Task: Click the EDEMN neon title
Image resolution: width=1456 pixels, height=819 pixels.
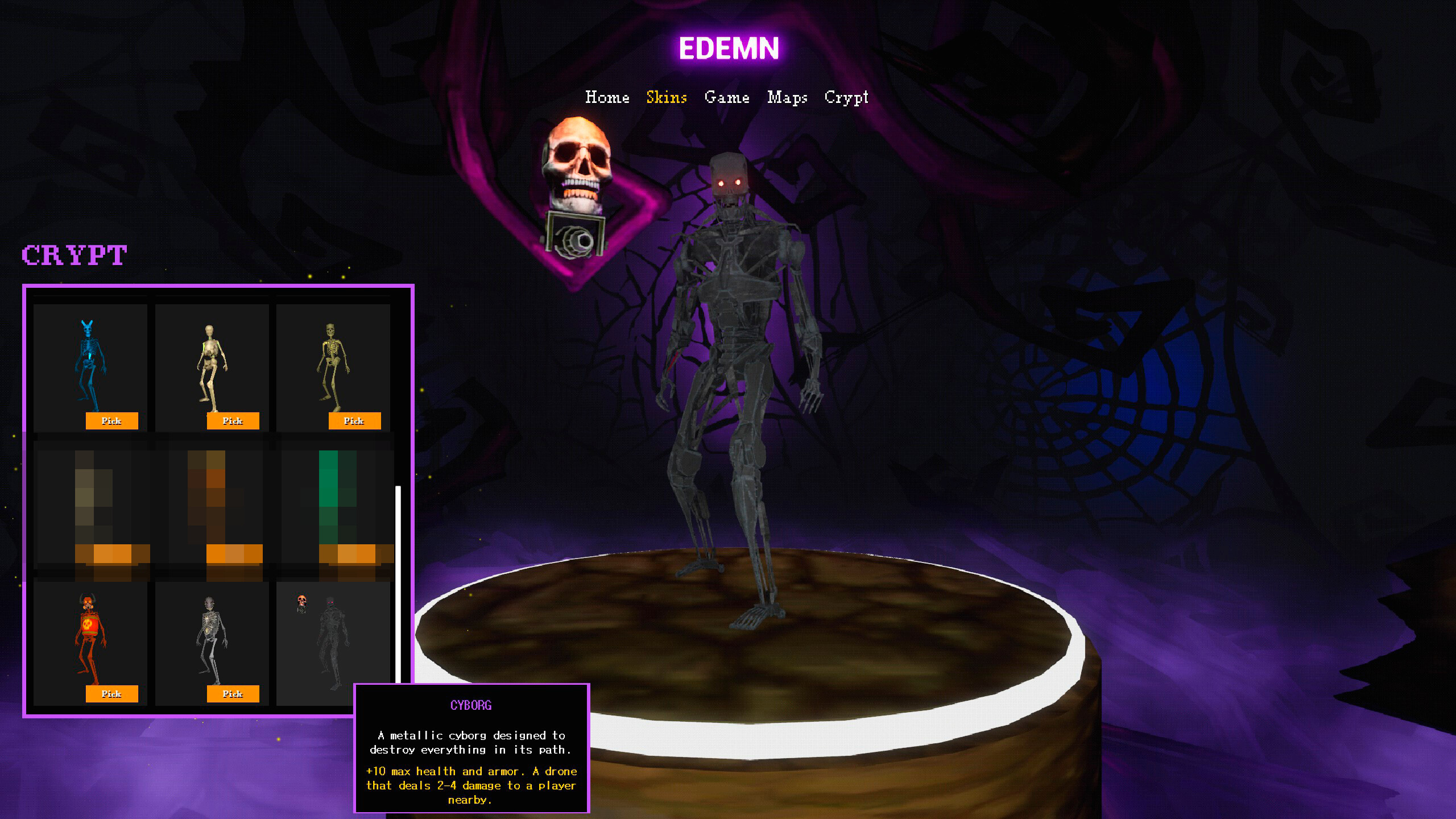Action: [x=729, y=50]
